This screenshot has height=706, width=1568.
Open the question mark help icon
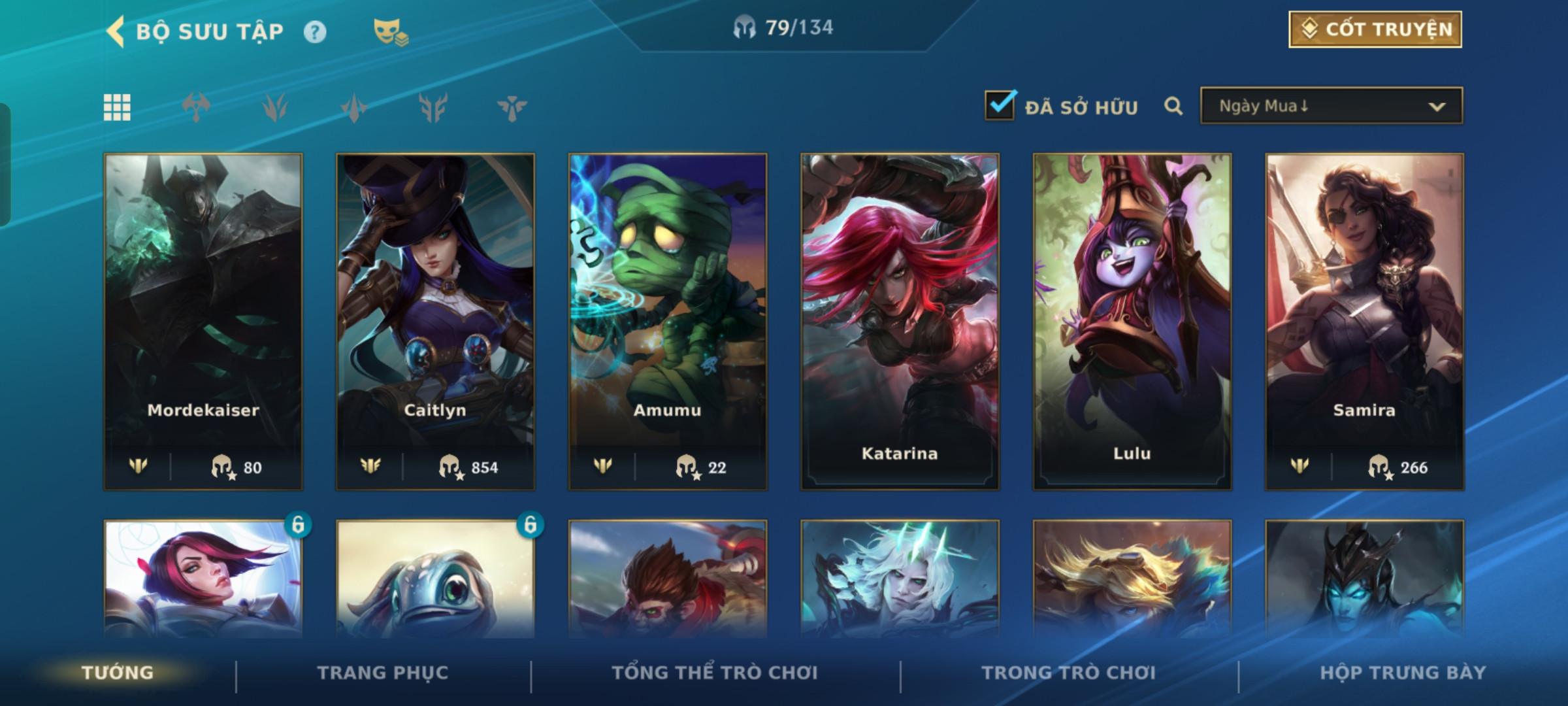click(x=315, y=32)
